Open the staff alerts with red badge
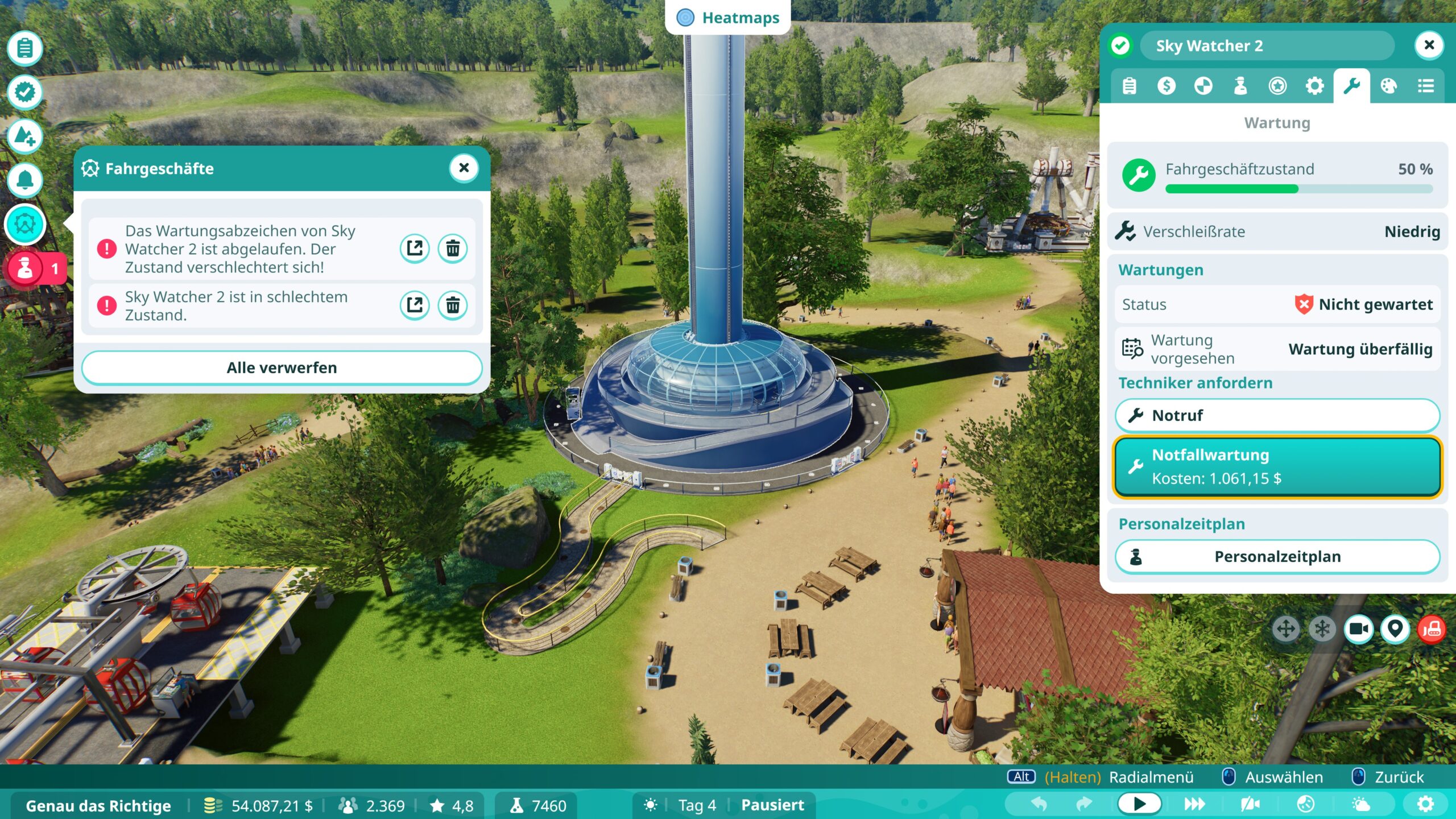Viewport: 1456px width, 819px height. [26, 268]
